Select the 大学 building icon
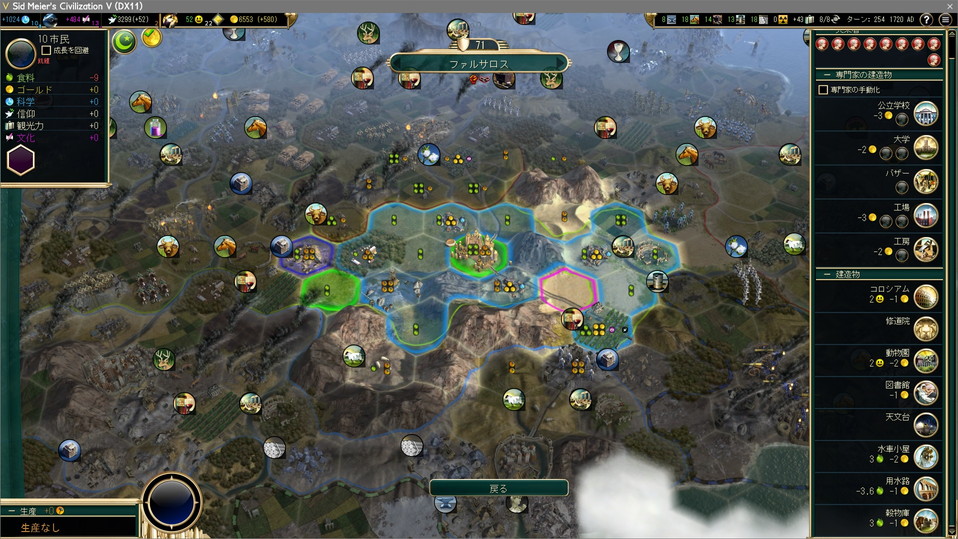 tap(926, 148)
